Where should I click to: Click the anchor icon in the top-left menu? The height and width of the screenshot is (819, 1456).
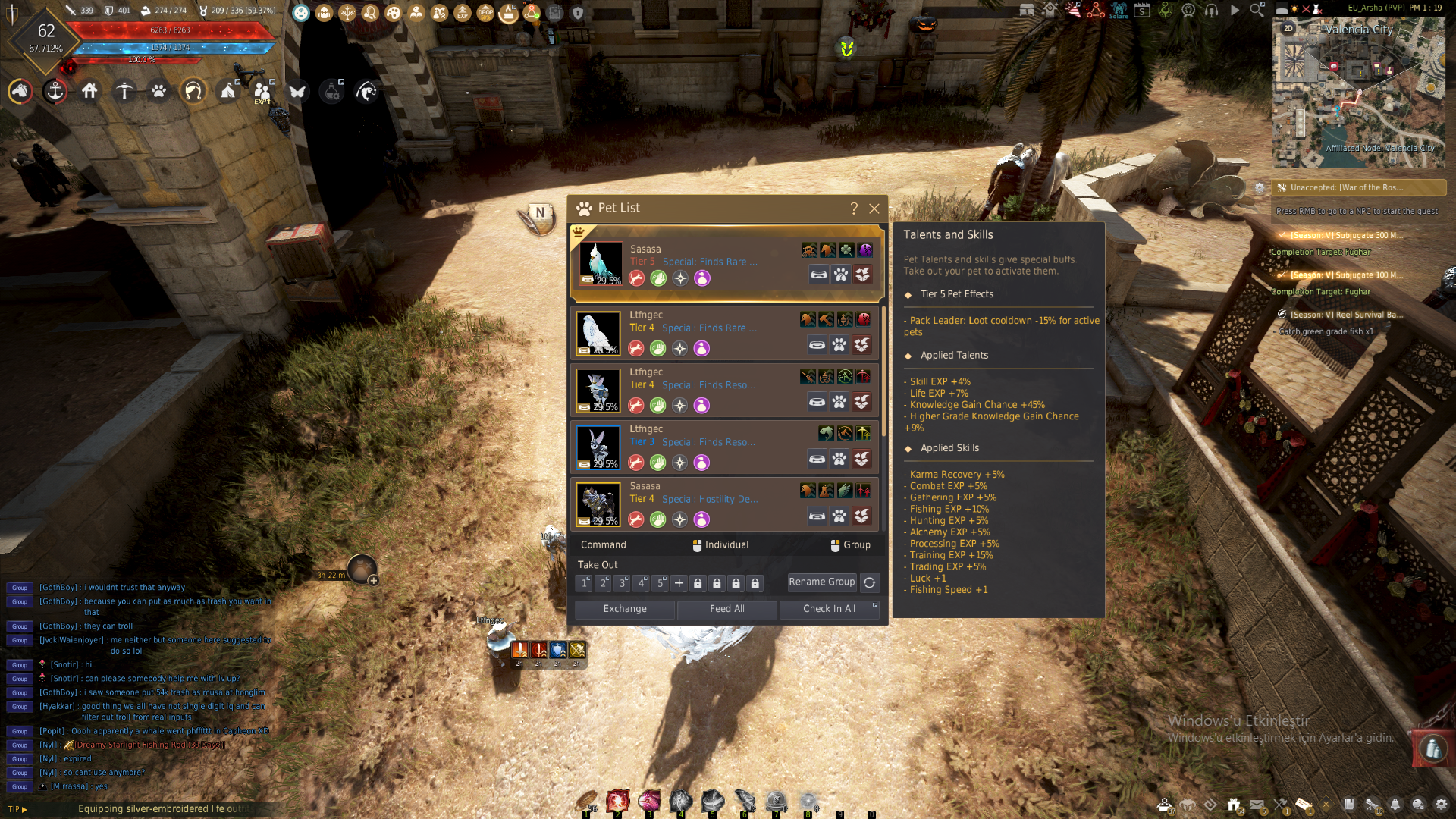(x=55, y=92)
